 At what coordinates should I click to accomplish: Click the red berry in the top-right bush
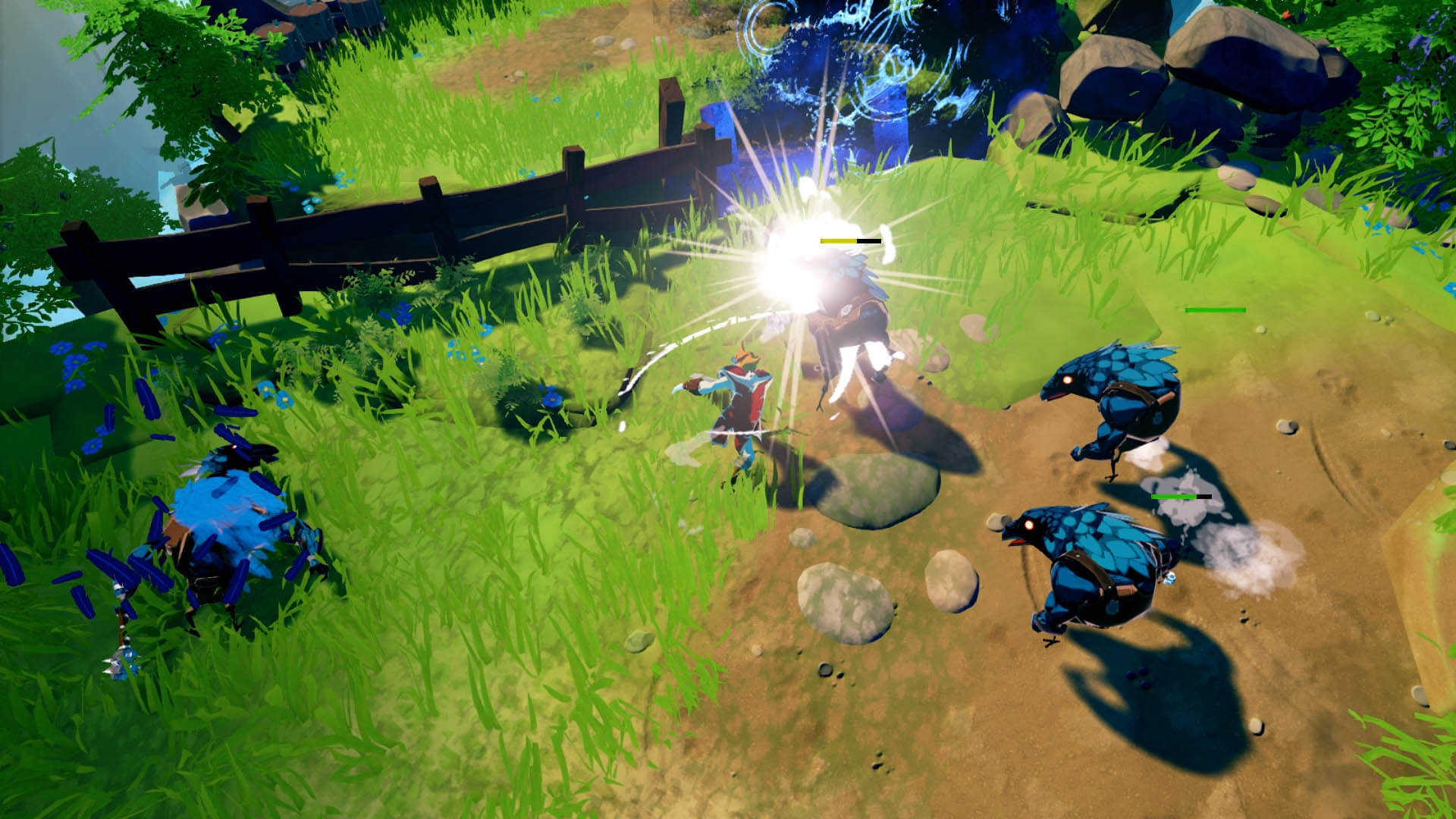(x=1287, y=15)
